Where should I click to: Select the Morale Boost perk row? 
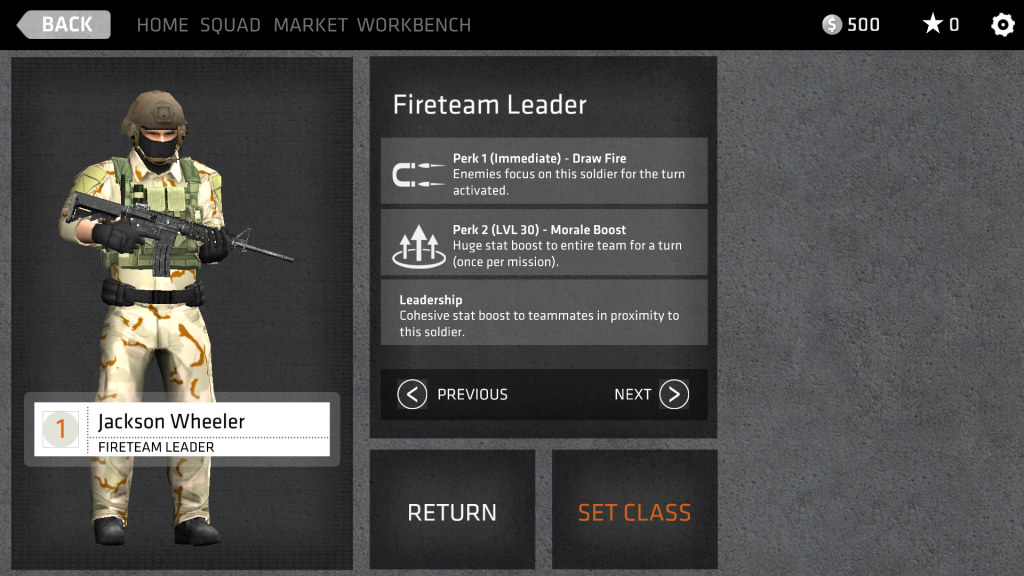pos(544,243)
